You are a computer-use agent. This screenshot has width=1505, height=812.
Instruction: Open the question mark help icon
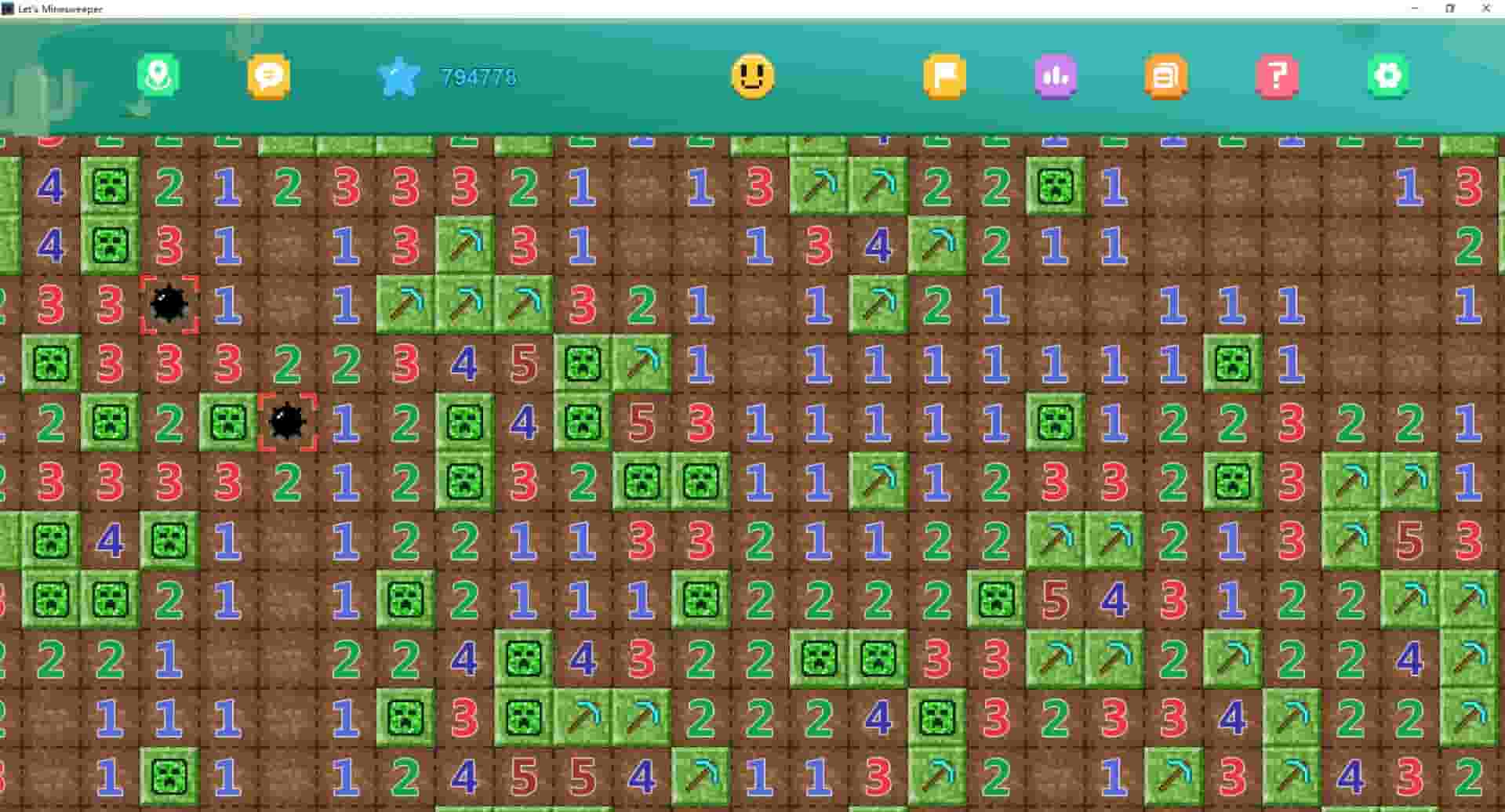[x=1276, y=77]
